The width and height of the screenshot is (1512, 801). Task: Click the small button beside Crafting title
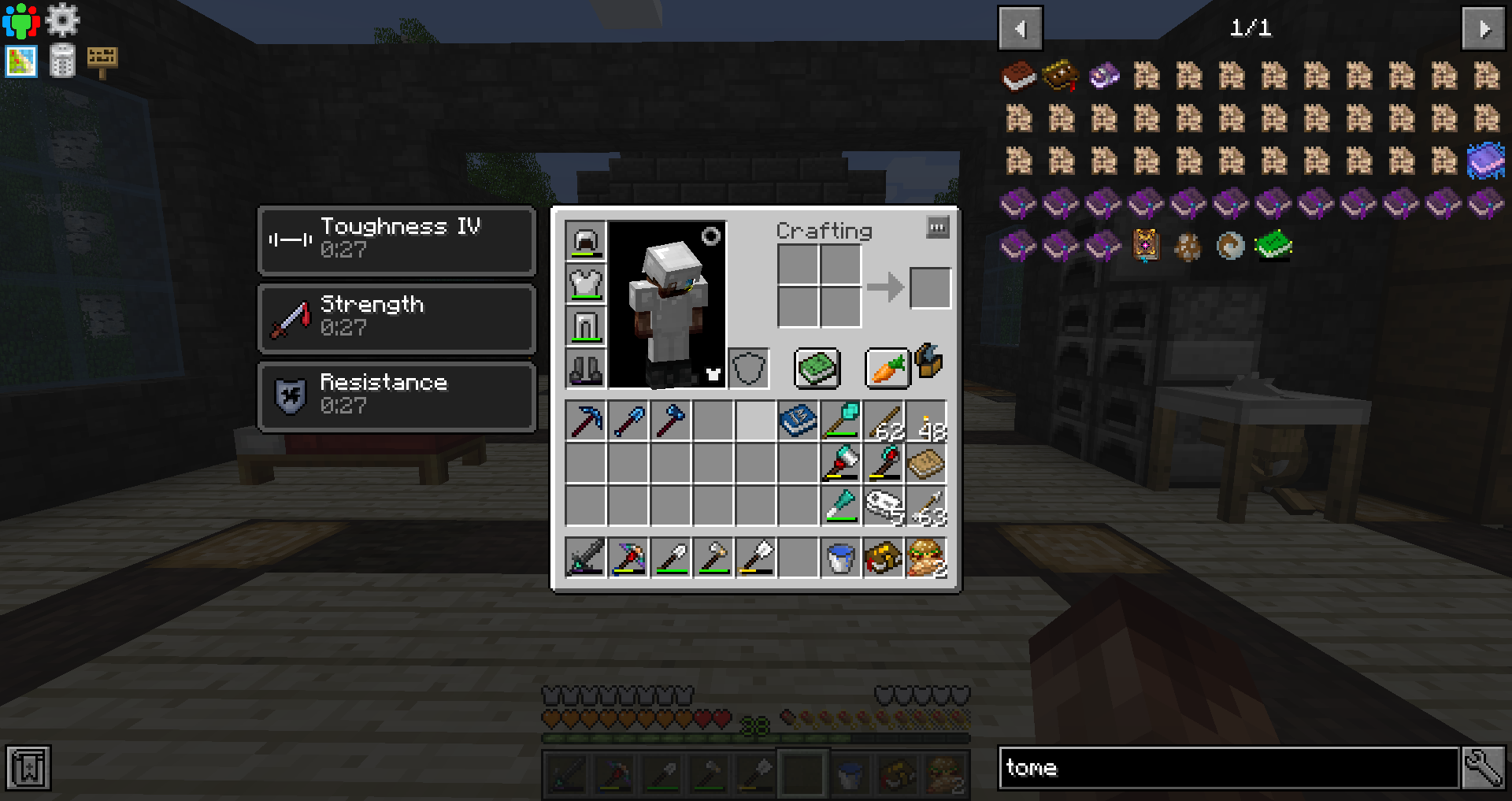[937, 228]
